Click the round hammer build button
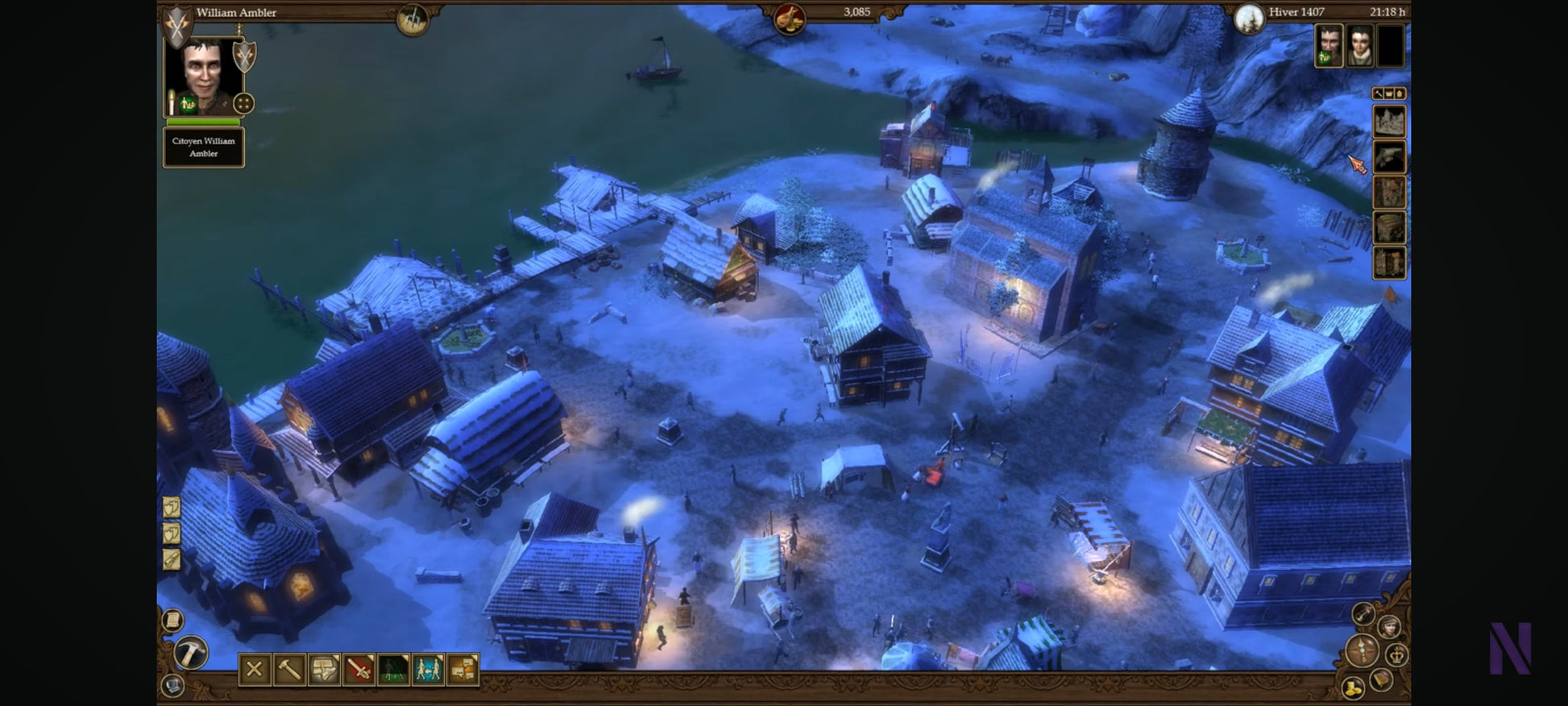 [x=191, y=652]
